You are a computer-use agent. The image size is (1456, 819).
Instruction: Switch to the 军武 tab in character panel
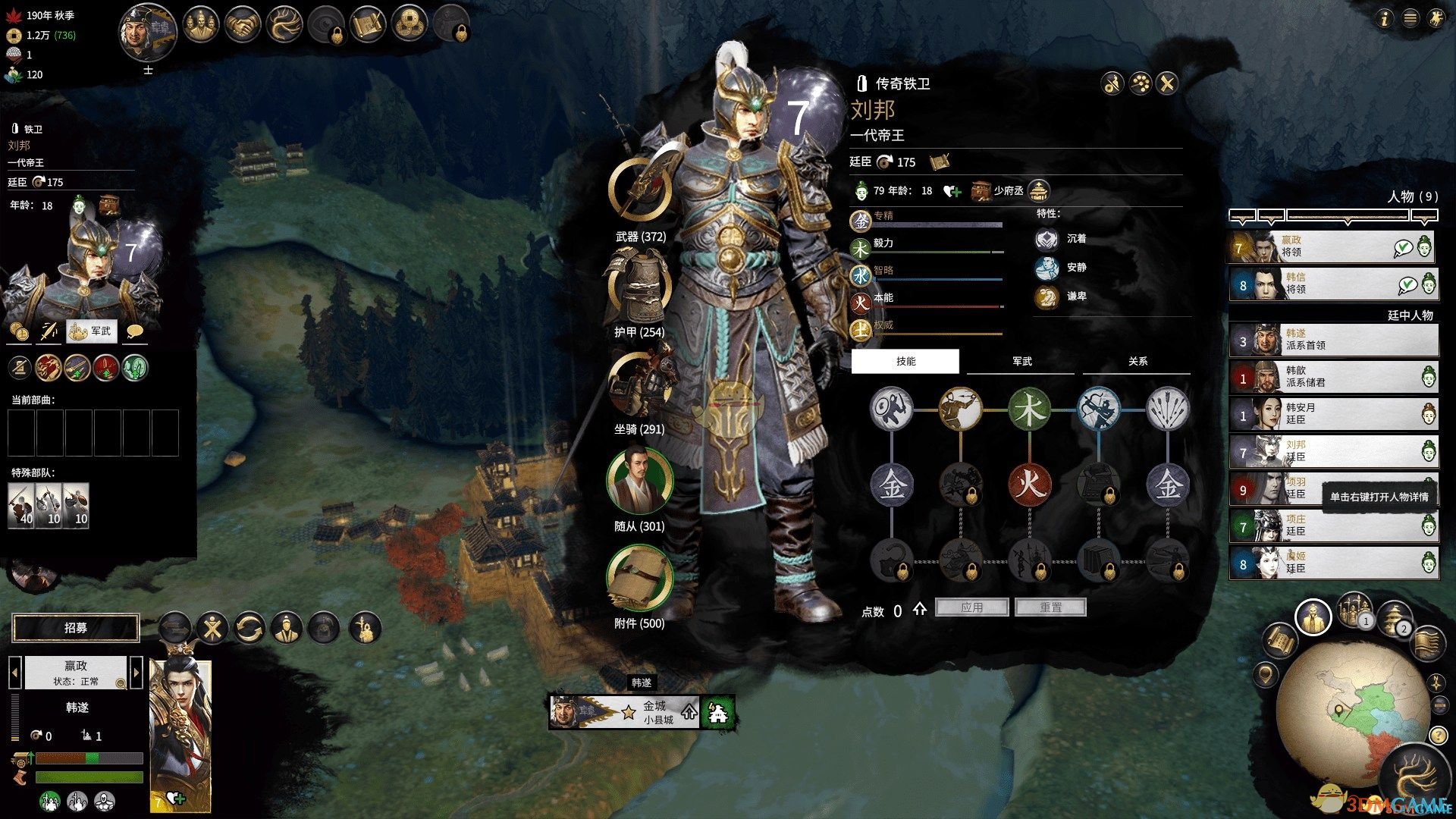coord(1021,362)
